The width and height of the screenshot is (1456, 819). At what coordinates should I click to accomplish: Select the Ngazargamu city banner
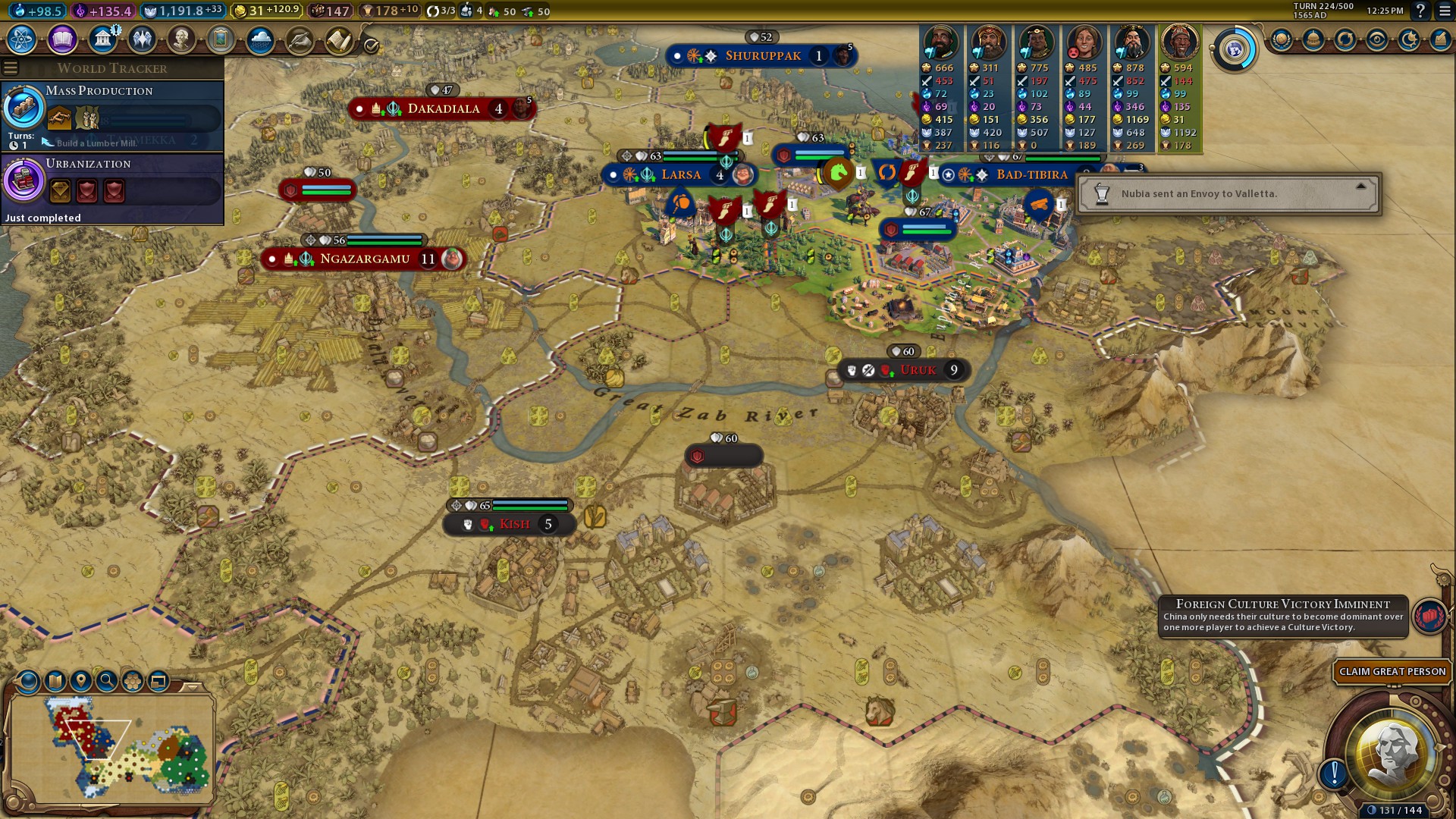pos(364,259)
